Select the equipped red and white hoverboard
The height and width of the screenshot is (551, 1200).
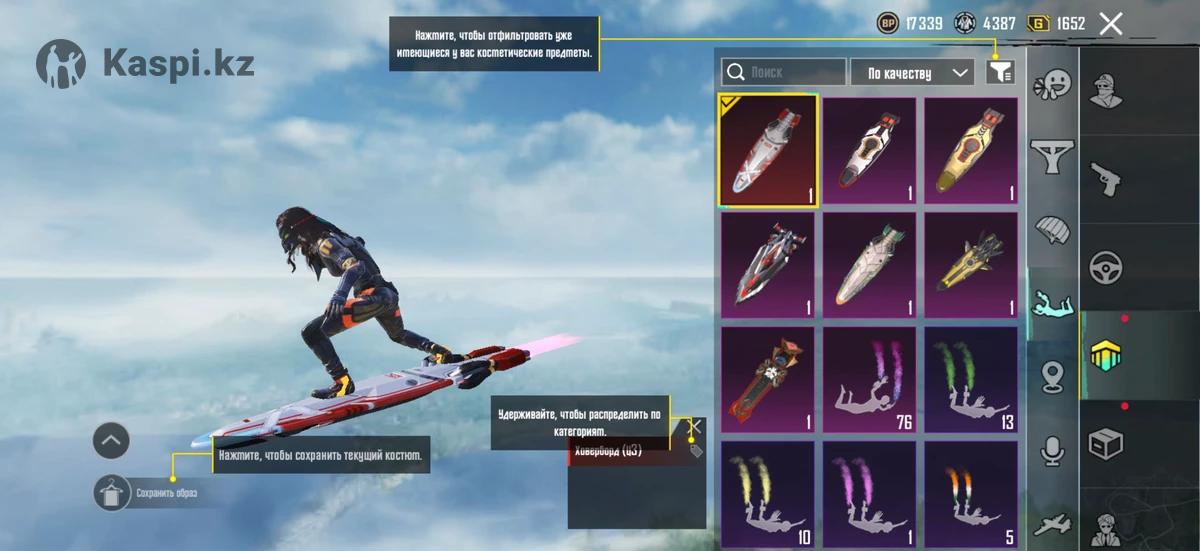point(768,151)
